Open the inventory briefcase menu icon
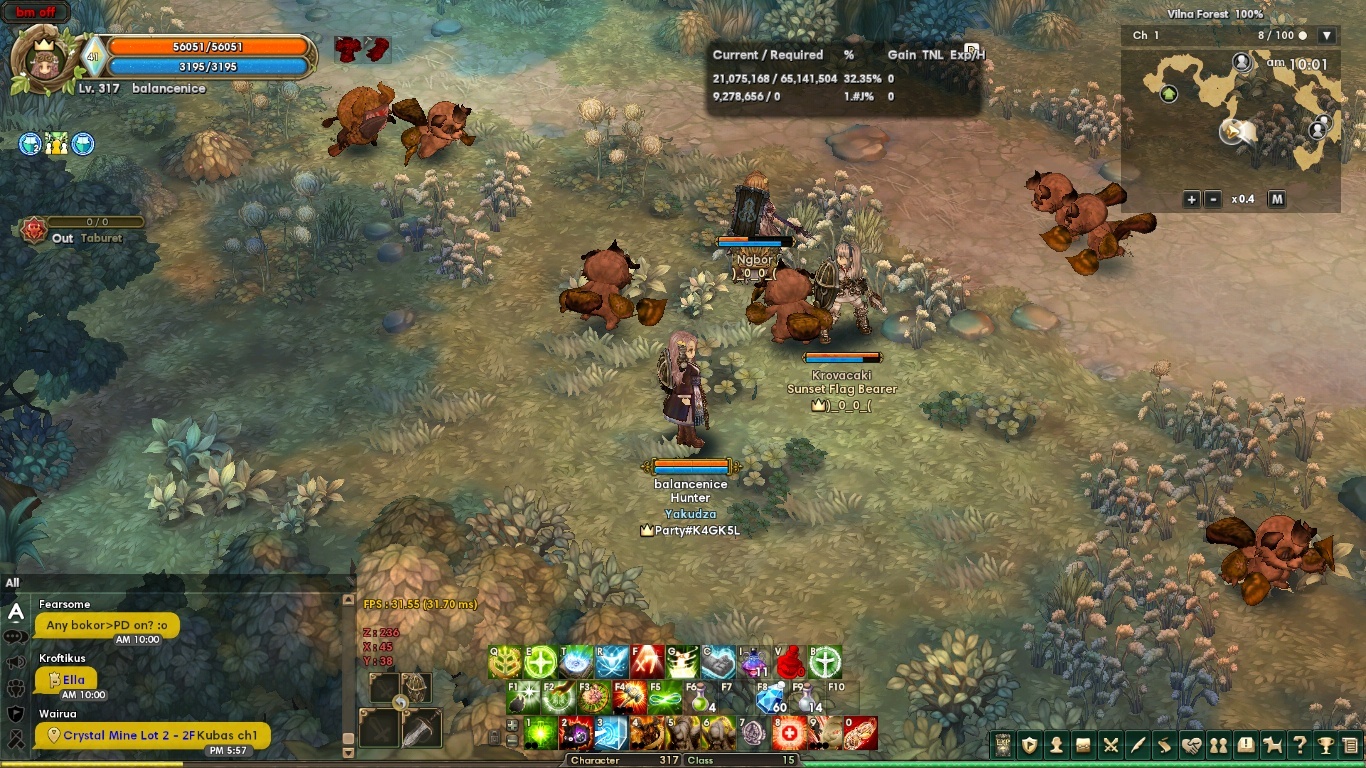The height and width of the screenshot is (768, 1366). [x=1083, y=745]
